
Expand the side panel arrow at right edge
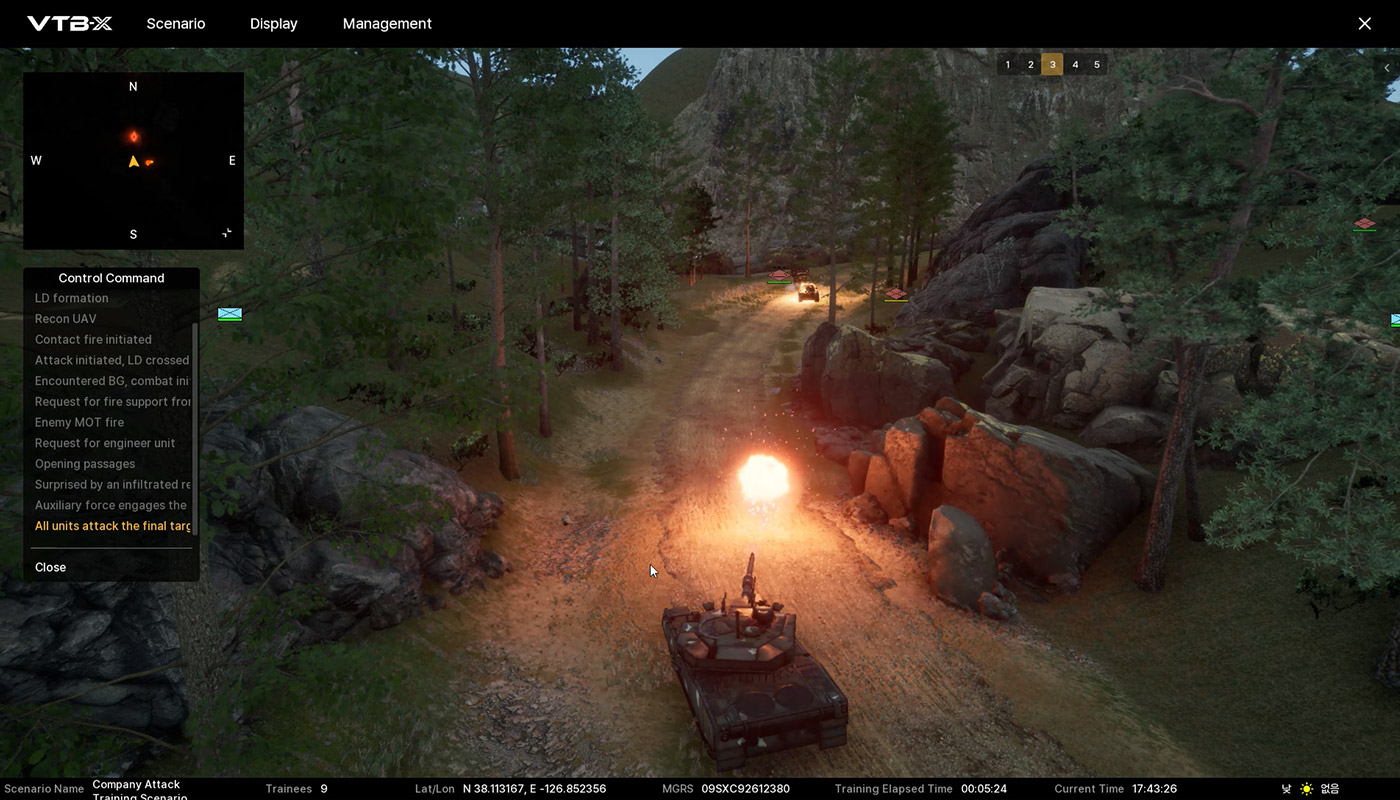click(1386, 68)
